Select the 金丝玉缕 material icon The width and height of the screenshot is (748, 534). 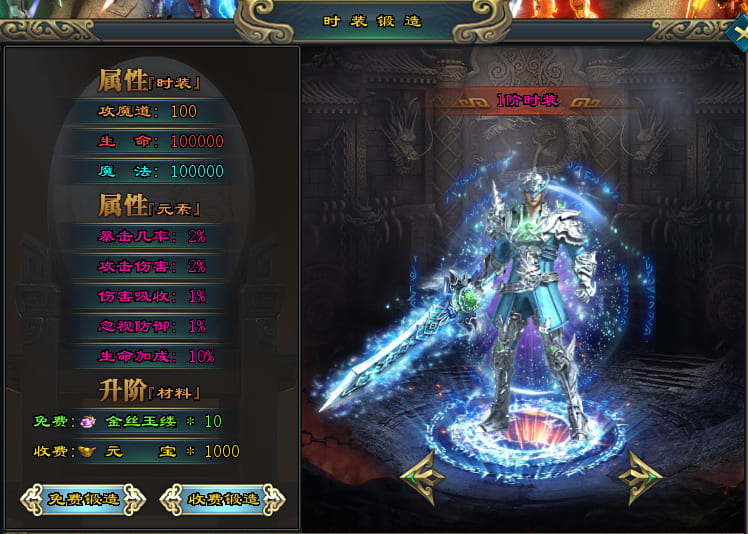87,421
